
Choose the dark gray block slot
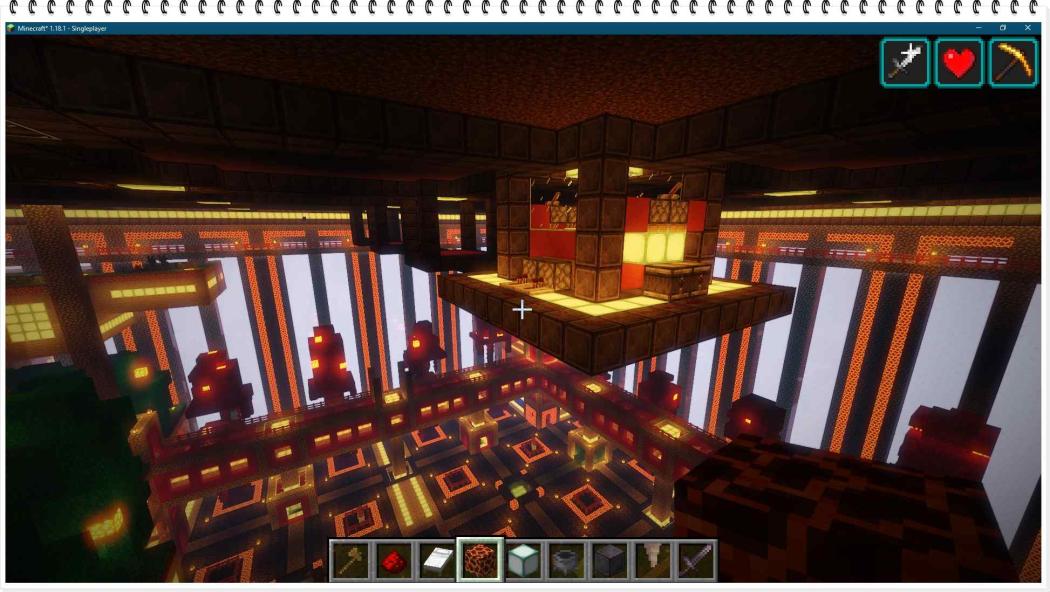(x=609, y=560)
